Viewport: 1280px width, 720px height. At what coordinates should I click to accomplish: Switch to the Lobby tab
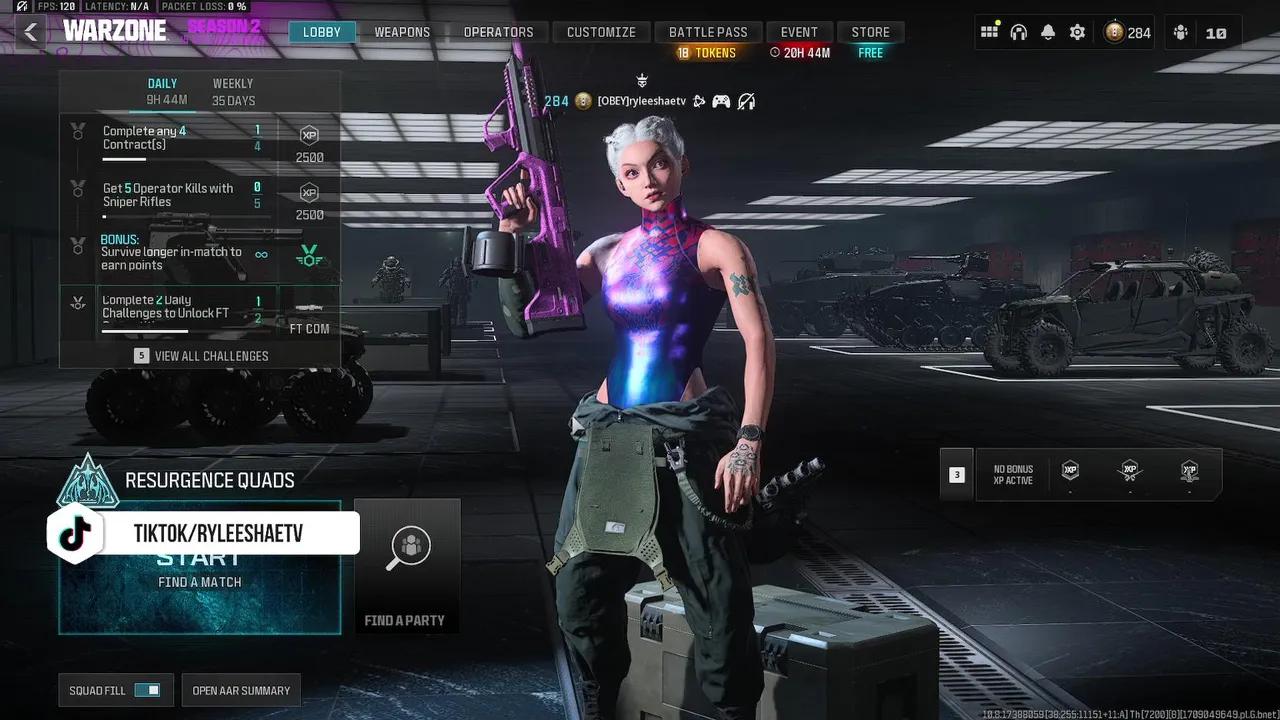point(322,32)
